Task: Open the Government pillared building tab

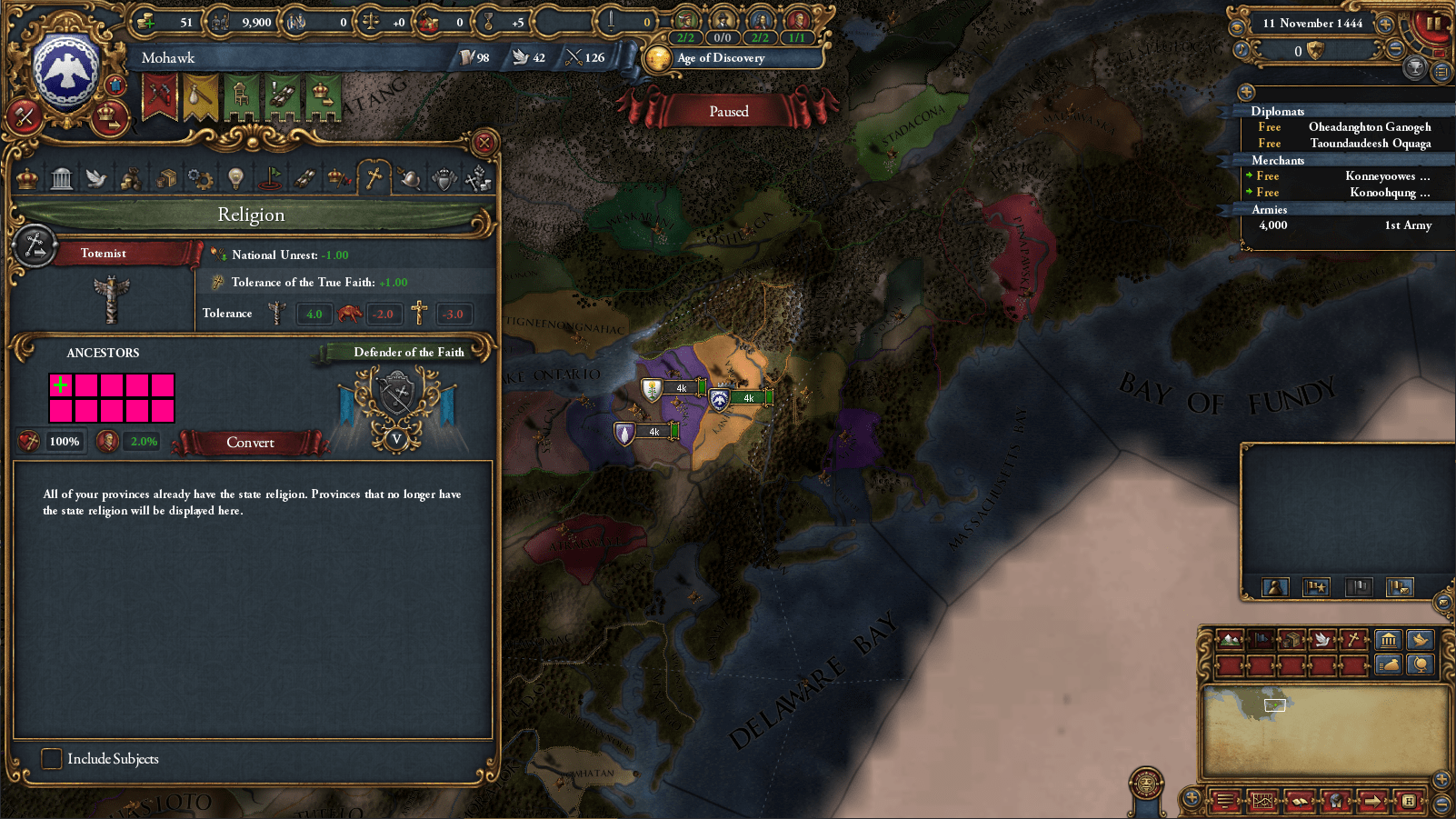Action: point(62,178)
